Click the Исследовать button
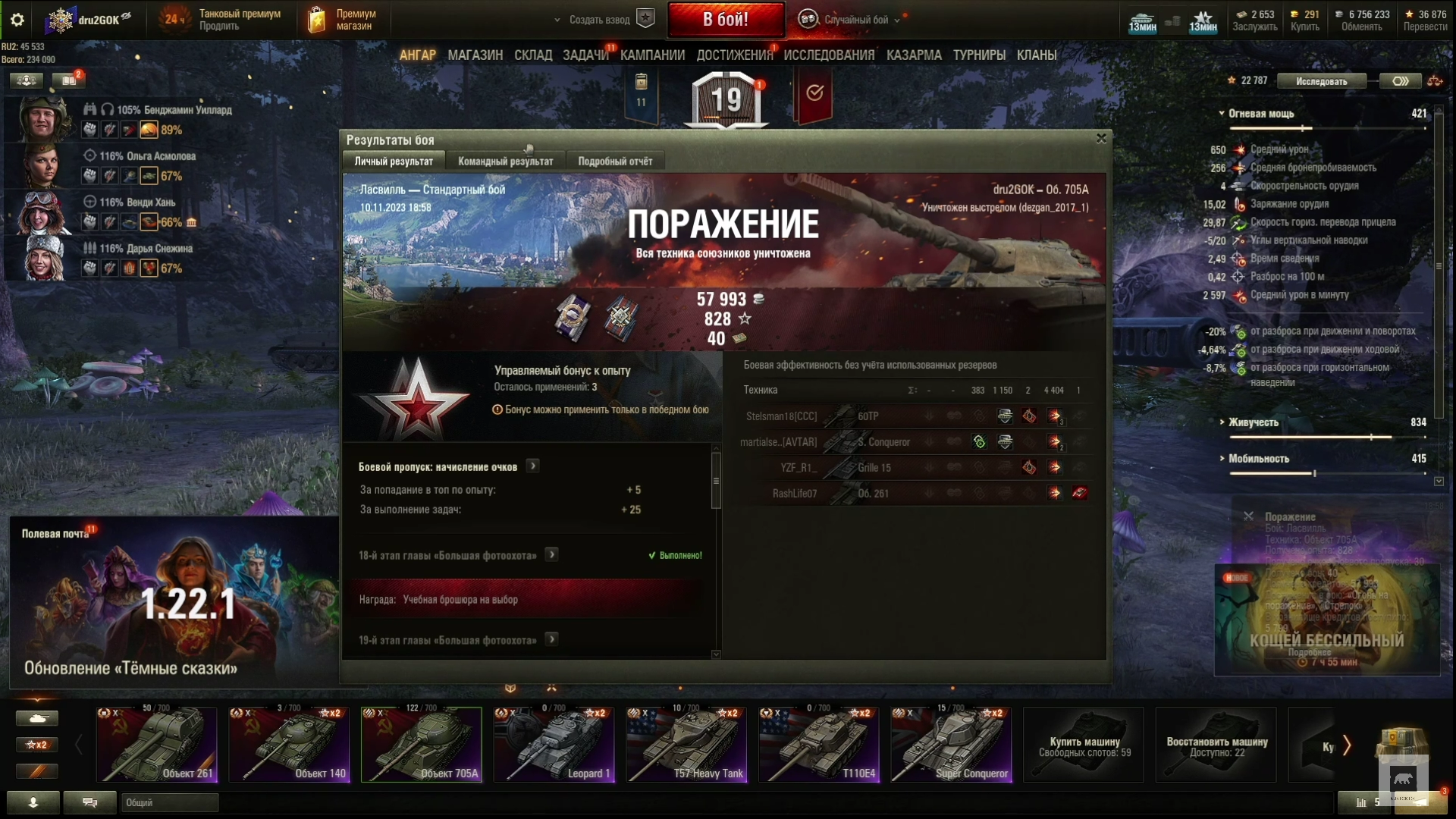Viewport: 1456px width, 819px height. (1321, 81)
